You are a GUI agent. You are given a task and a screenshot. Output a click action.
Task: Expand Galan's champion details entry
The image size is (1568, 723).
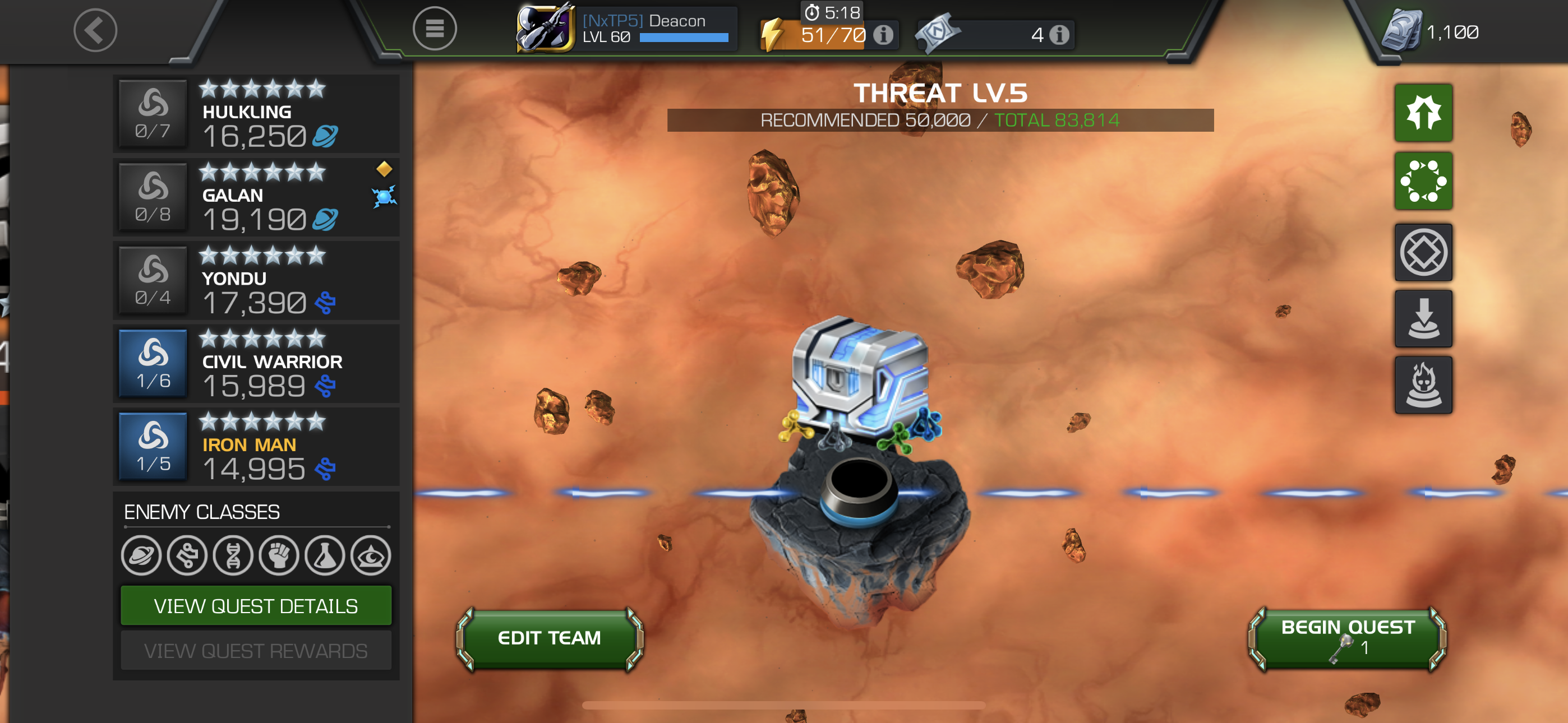point(256,197)
